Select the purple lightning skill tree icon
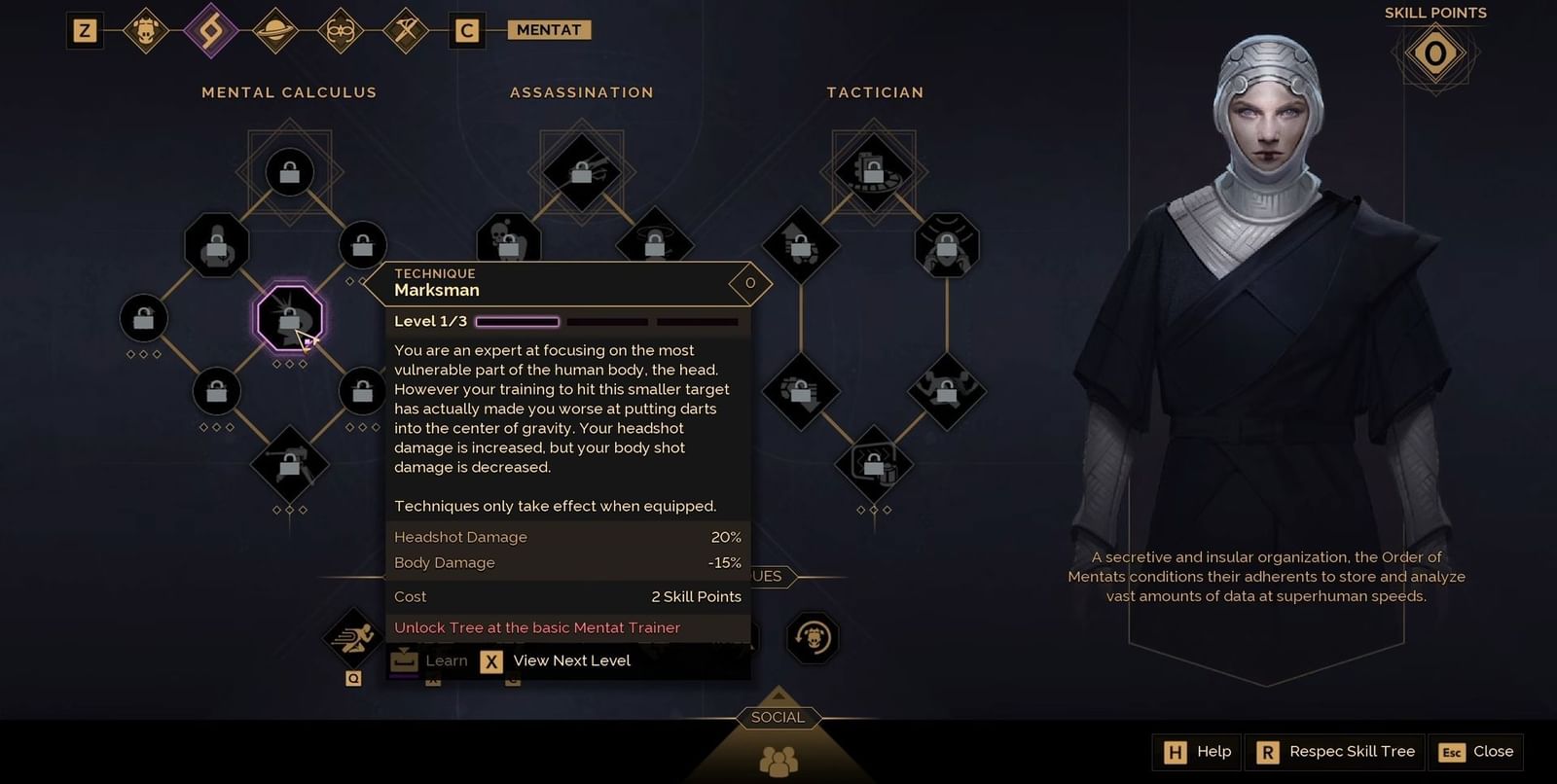The height and width of the screenshot is (784, 1557). pyautogui.click(x=211, y=29)
